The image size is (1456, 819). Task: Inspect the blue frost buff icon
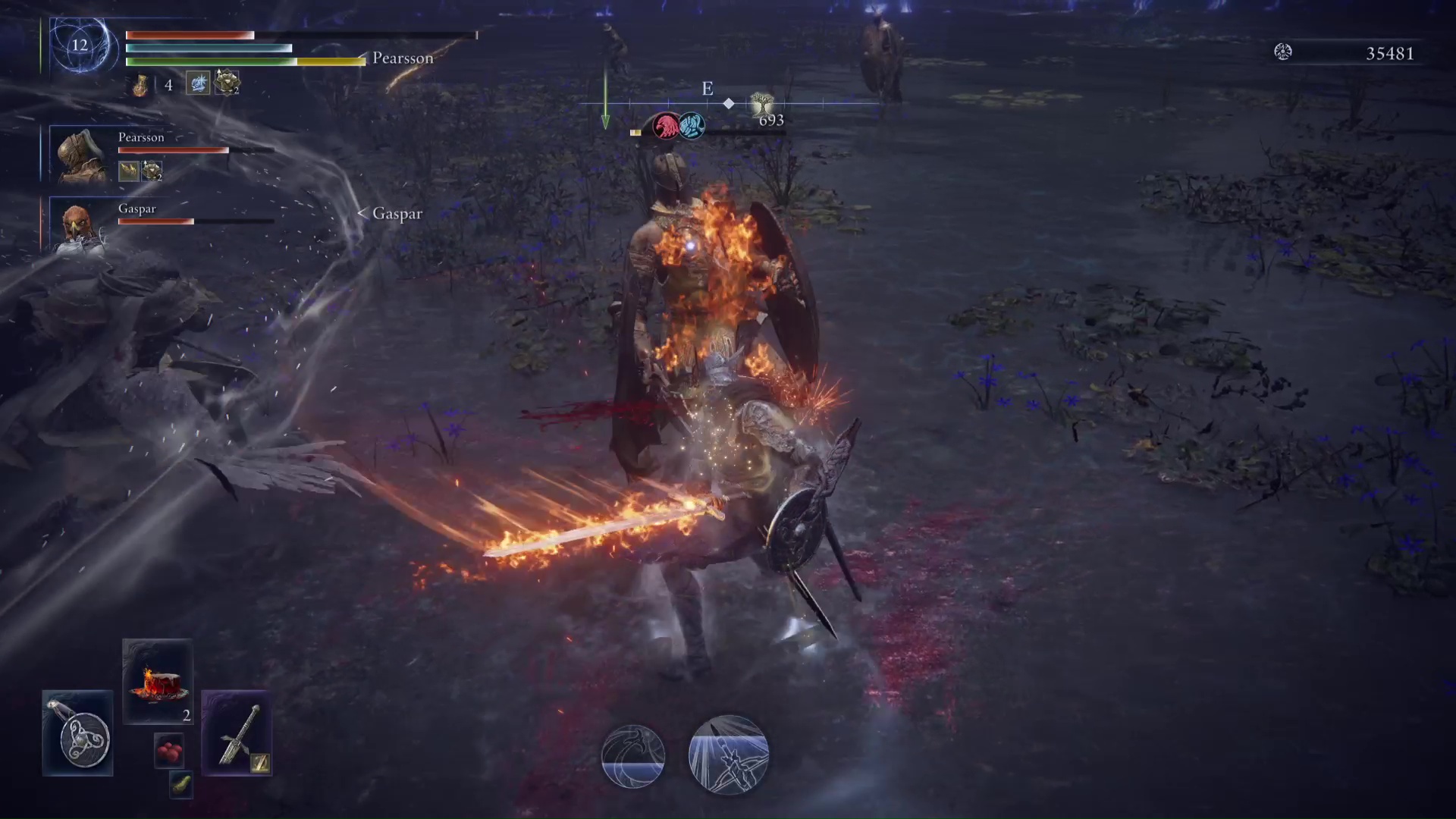[198, 83]
